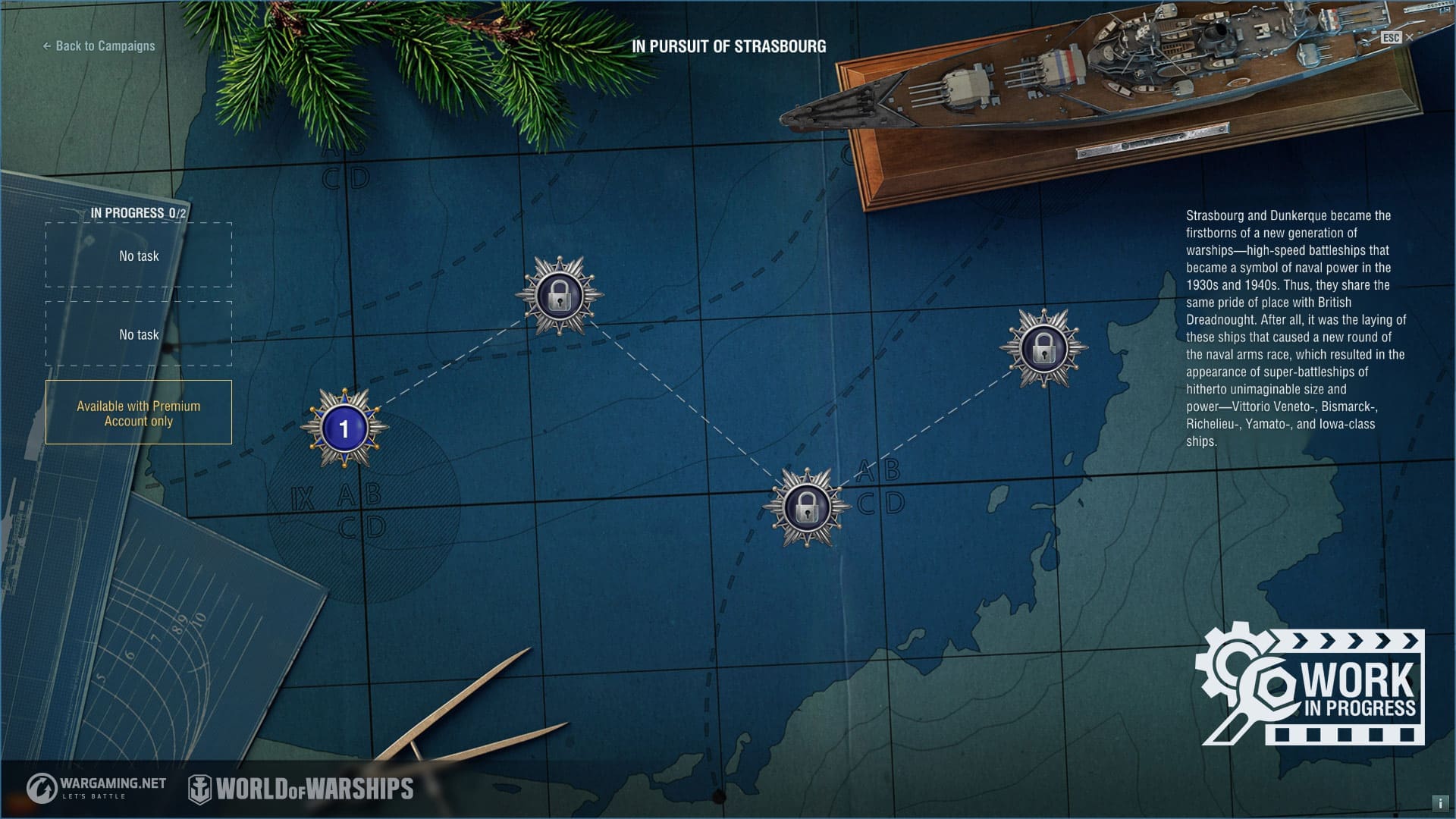Screen dimensions: 1456x819
Task: Click the info icon in bottom corner
Action: coord(1439,803)
